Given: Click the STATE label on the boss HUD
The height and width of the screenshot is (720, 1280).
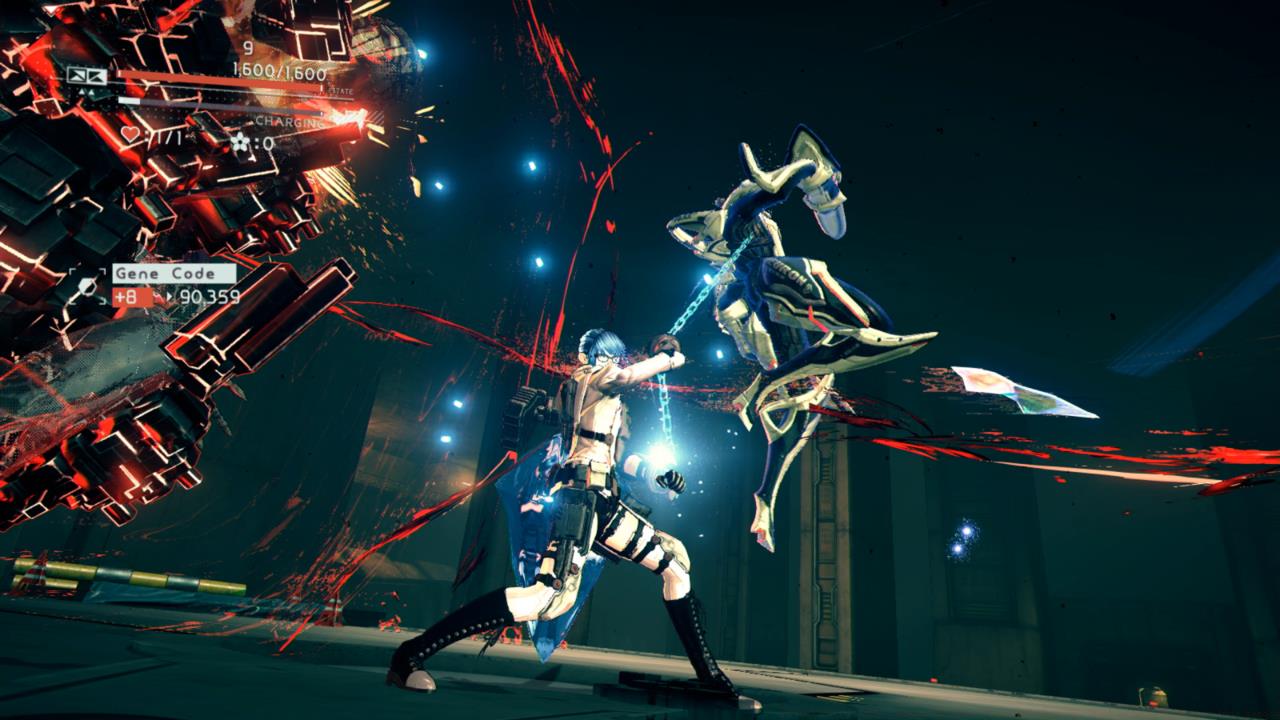Looking at the screenshot, I should point(342,91).
